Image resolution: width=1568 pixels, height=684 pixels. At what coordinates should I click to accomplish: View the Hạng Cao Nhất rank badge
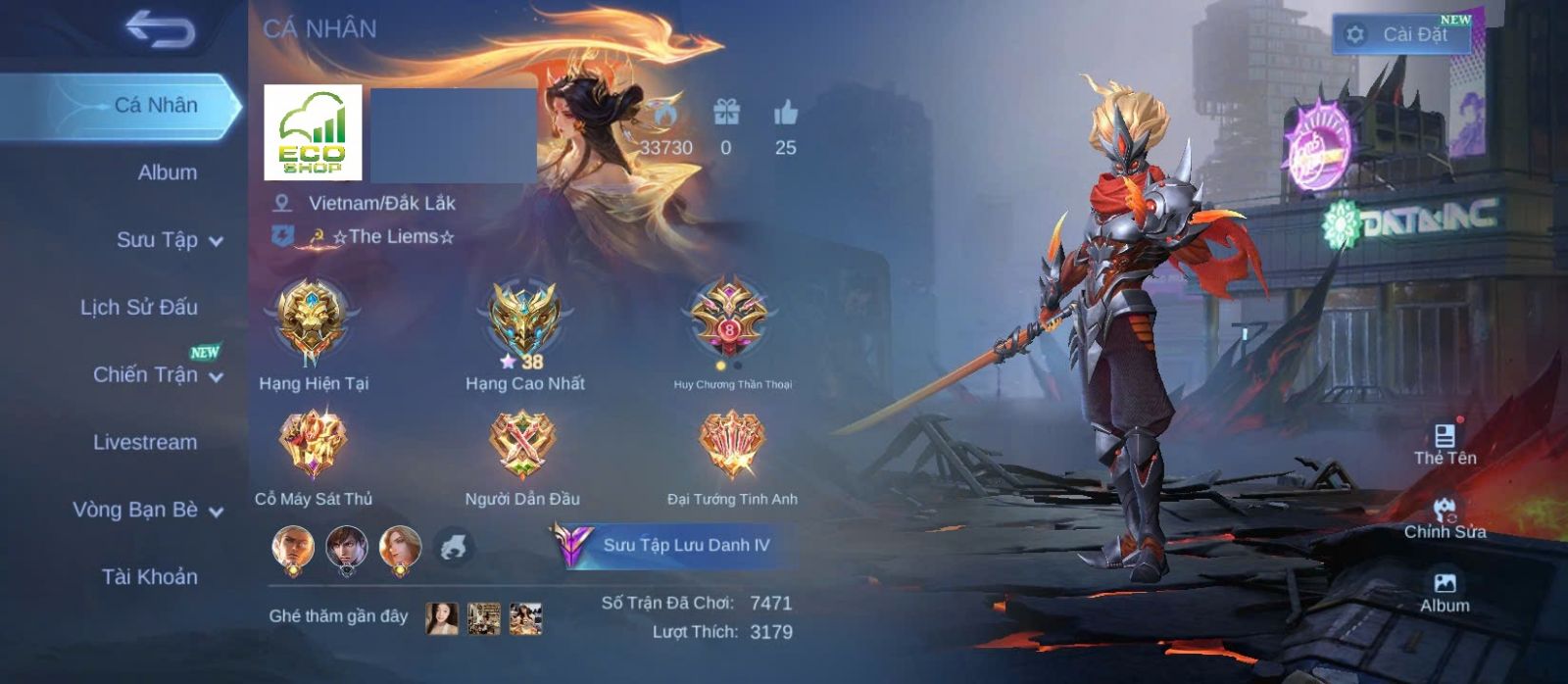pyautogui.click(x=524, y=320)
